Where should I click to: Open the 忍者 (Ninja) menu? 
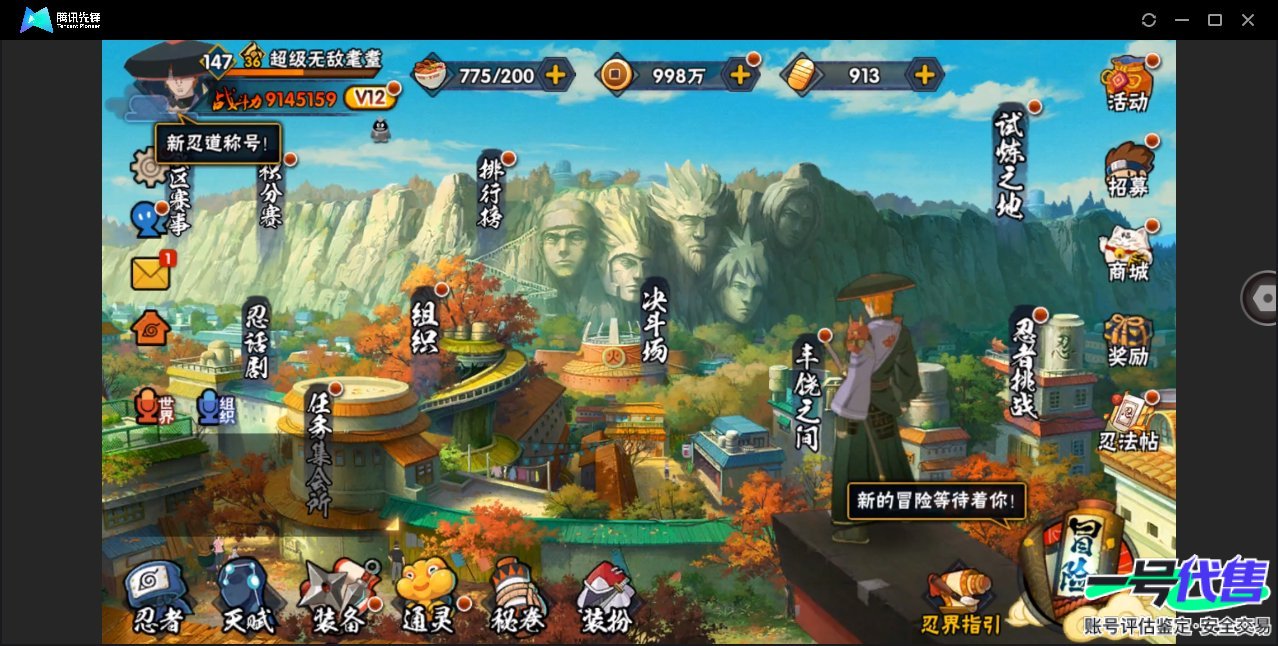coord(158,598)
